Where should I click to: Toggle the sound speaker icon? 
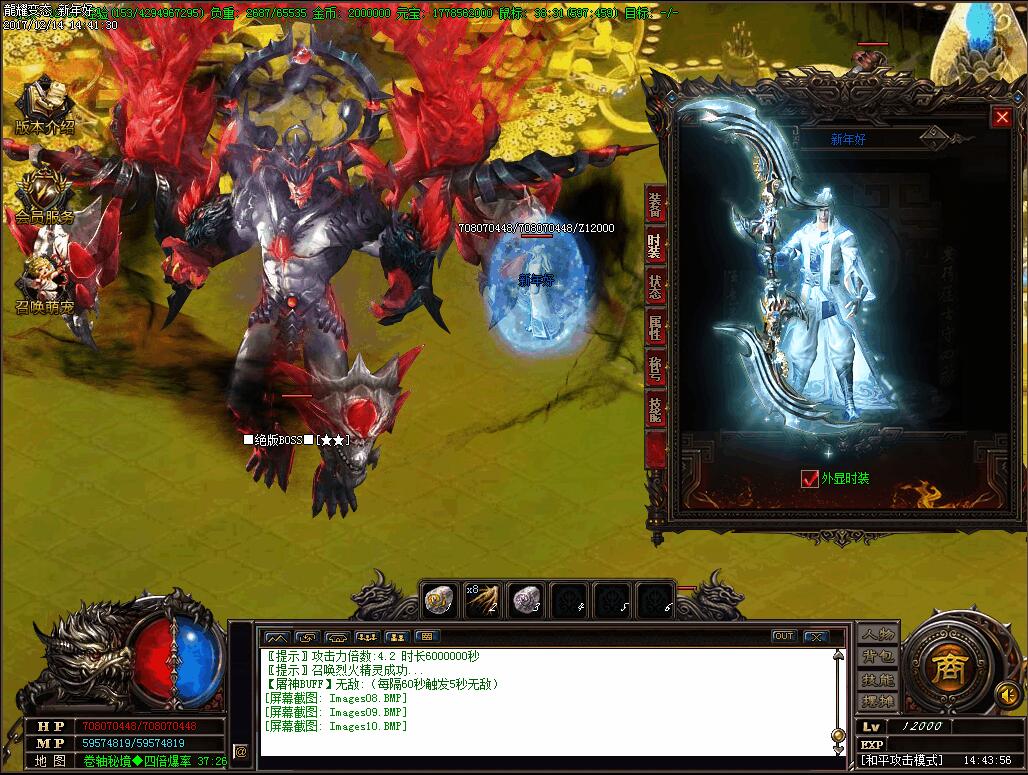point(1009,693)
